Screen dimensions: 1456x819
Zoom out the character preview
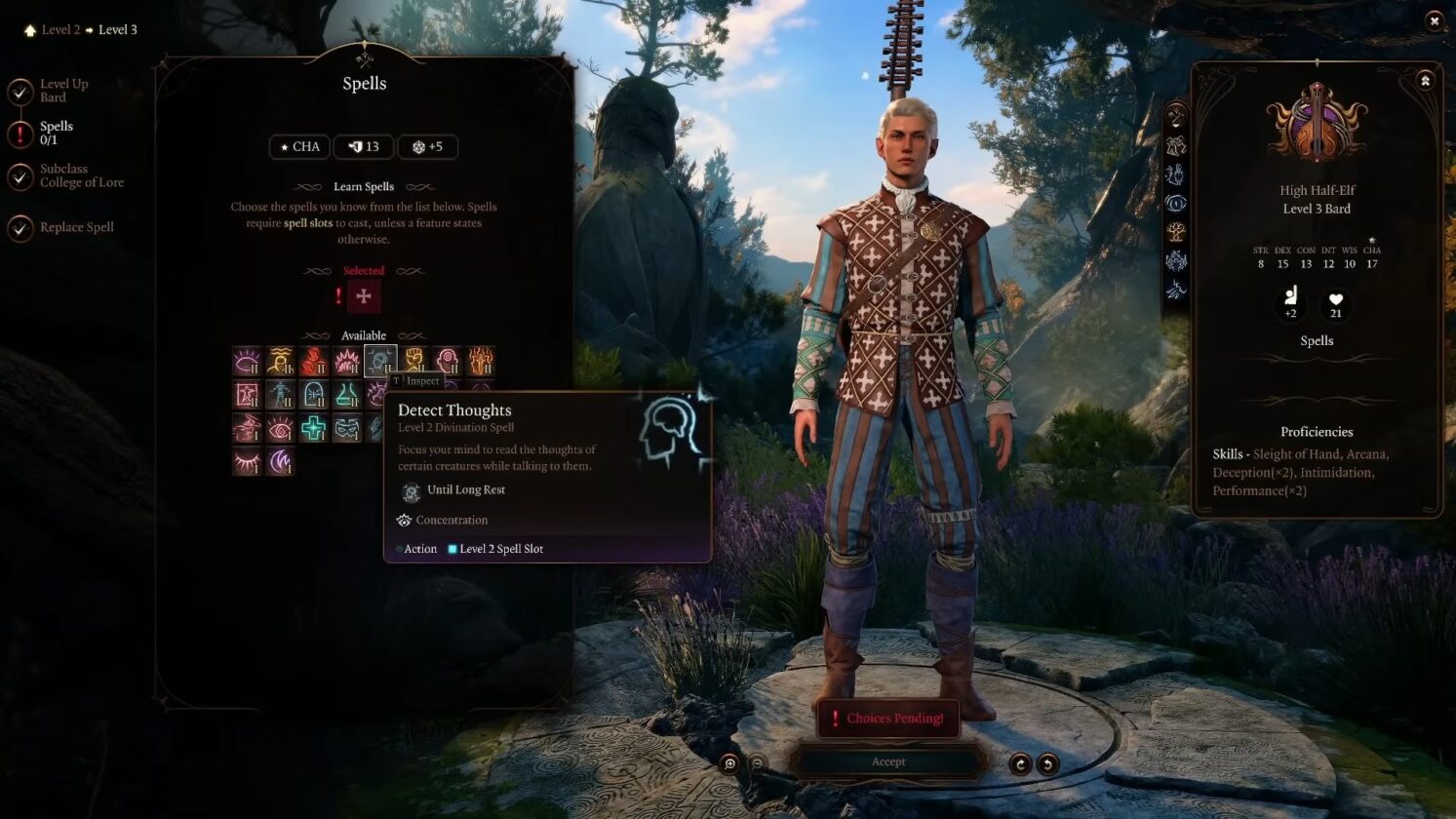757,763
